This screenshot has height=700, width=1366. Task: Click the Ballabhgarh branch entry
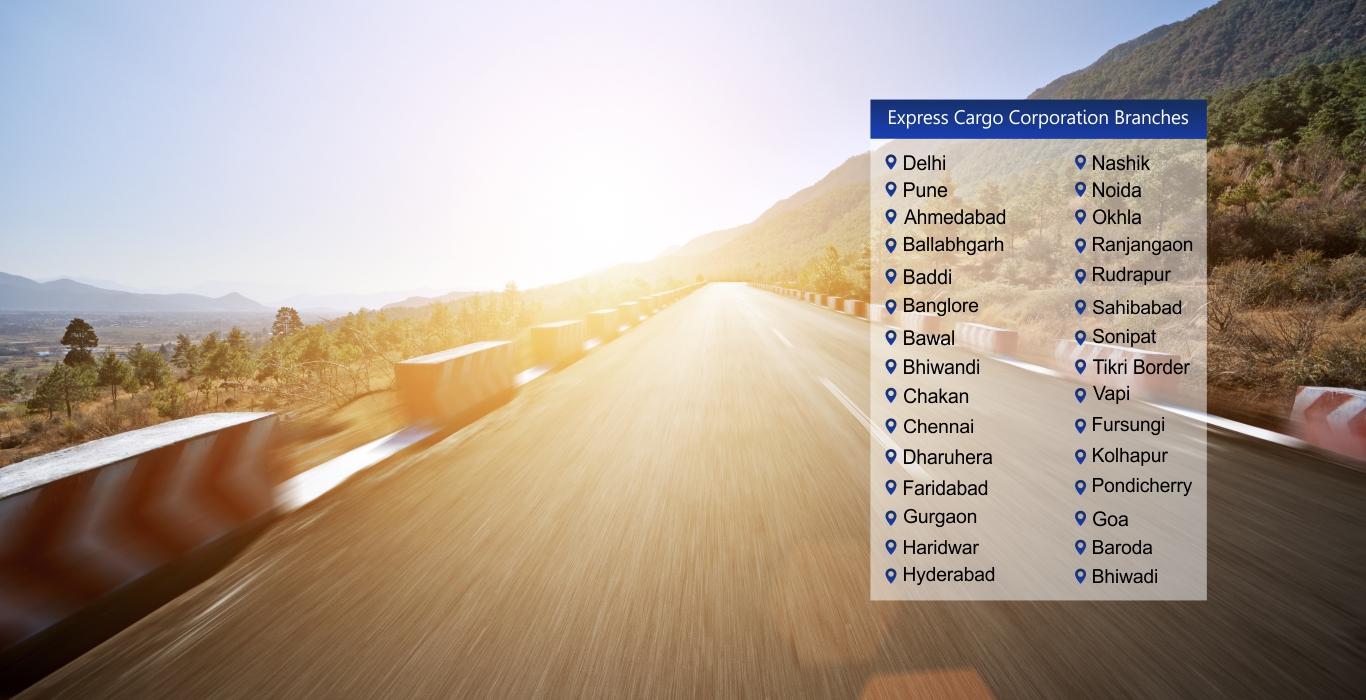click(x=952, y=245)
